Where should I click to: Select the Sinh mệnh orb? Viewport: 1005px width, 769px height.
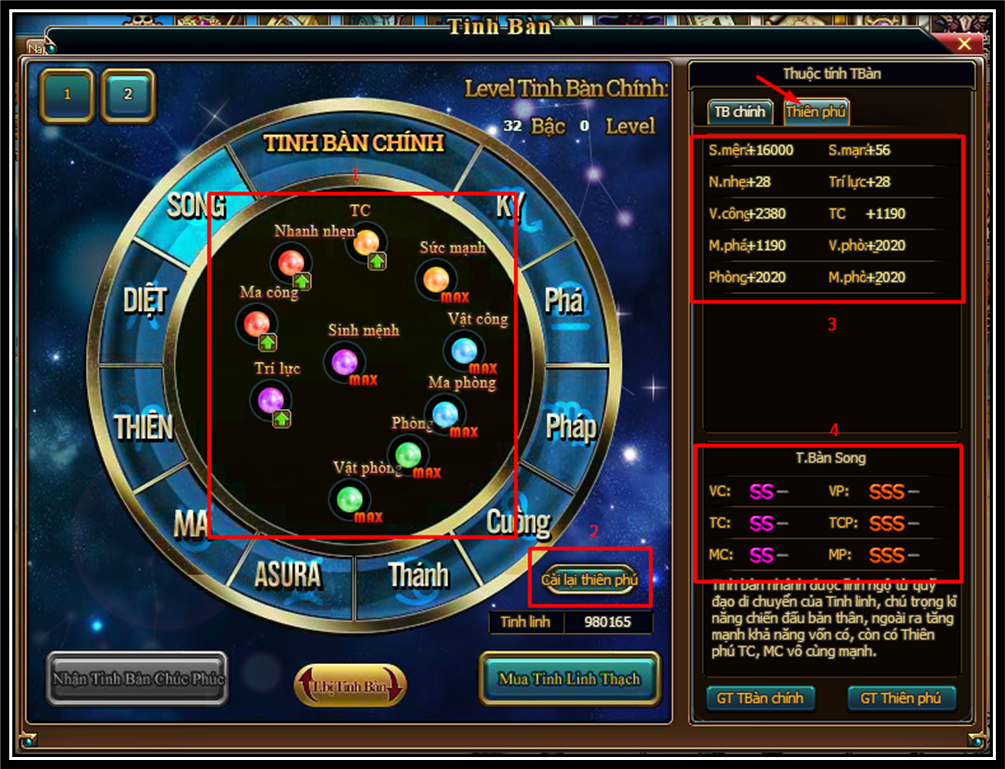tap(344, 361)
